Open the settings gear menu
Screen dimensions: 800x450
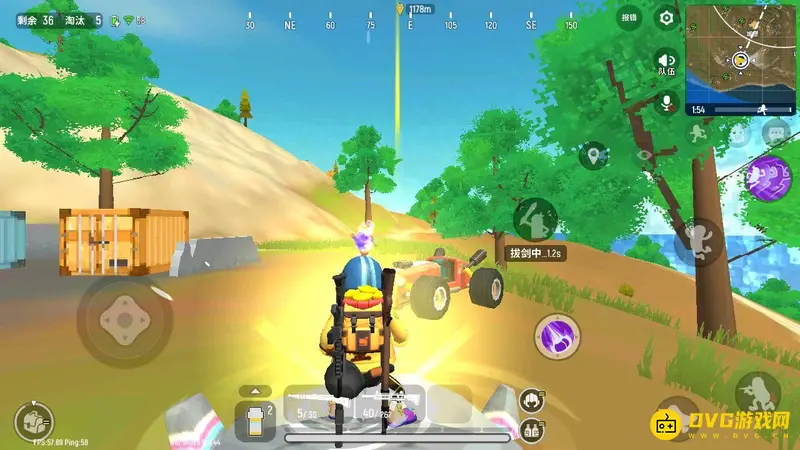click(666, 17)
